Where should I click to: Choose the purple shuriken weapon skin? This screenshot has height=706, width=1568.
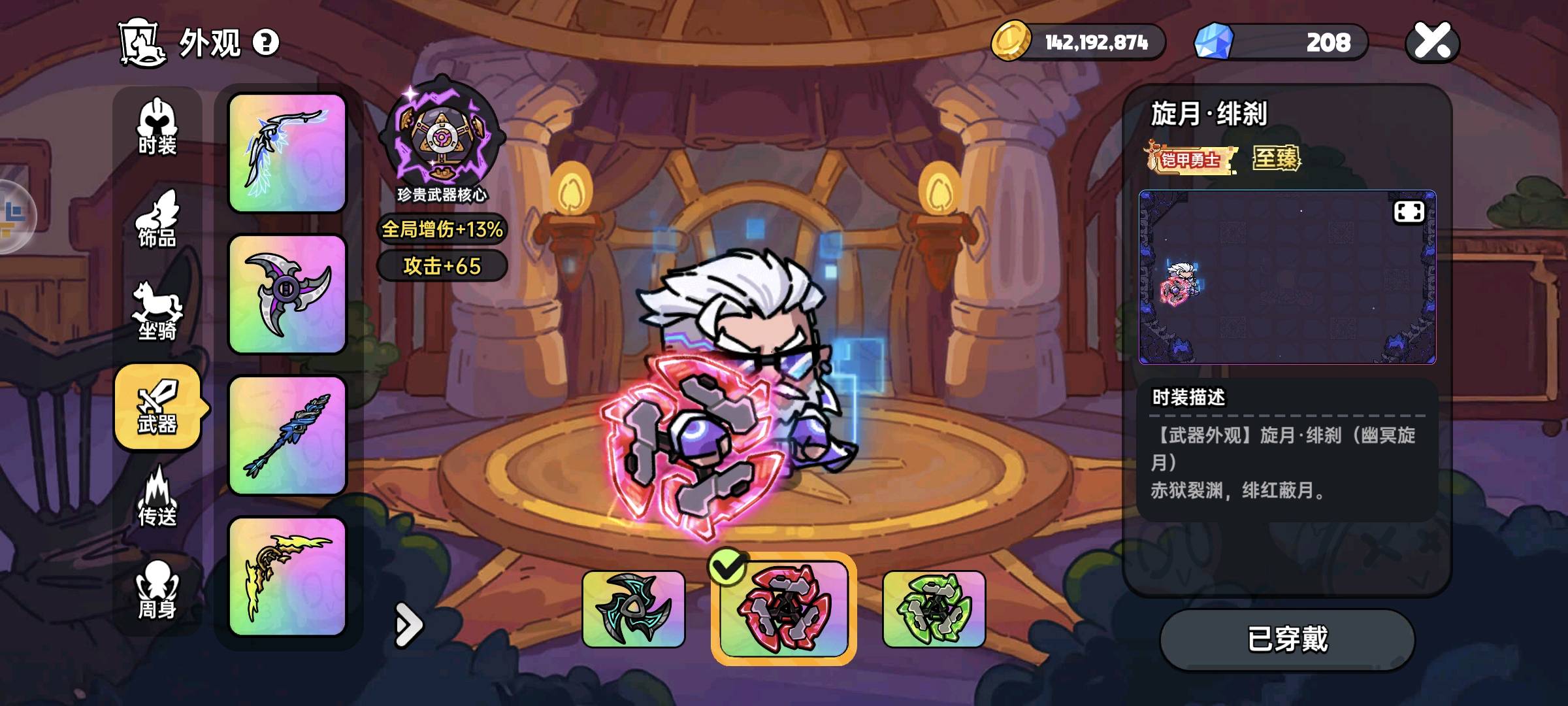[287, 294]
